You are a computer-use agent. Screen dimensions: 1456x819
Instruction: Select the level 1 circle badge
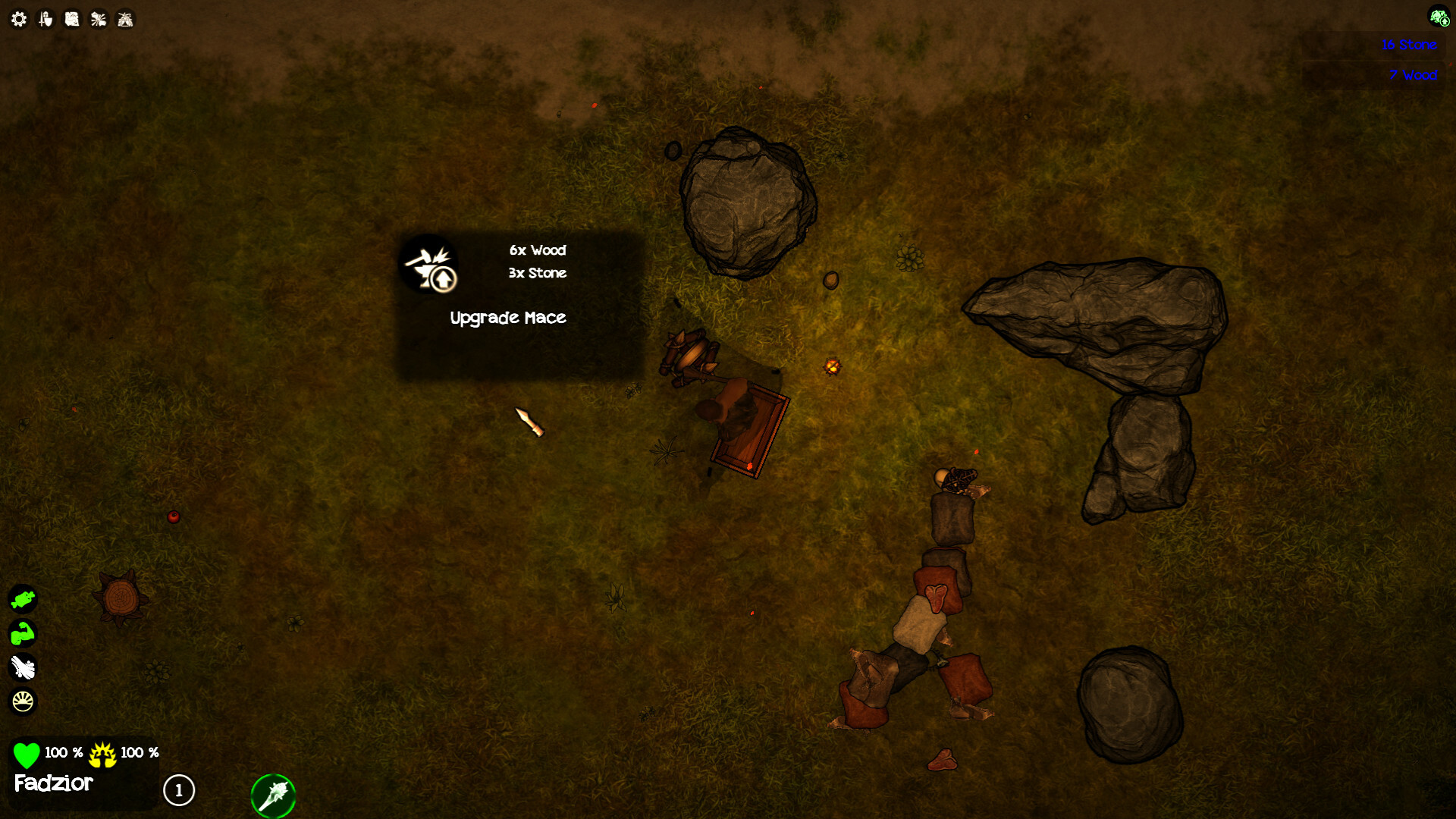[x=179, y=791]
